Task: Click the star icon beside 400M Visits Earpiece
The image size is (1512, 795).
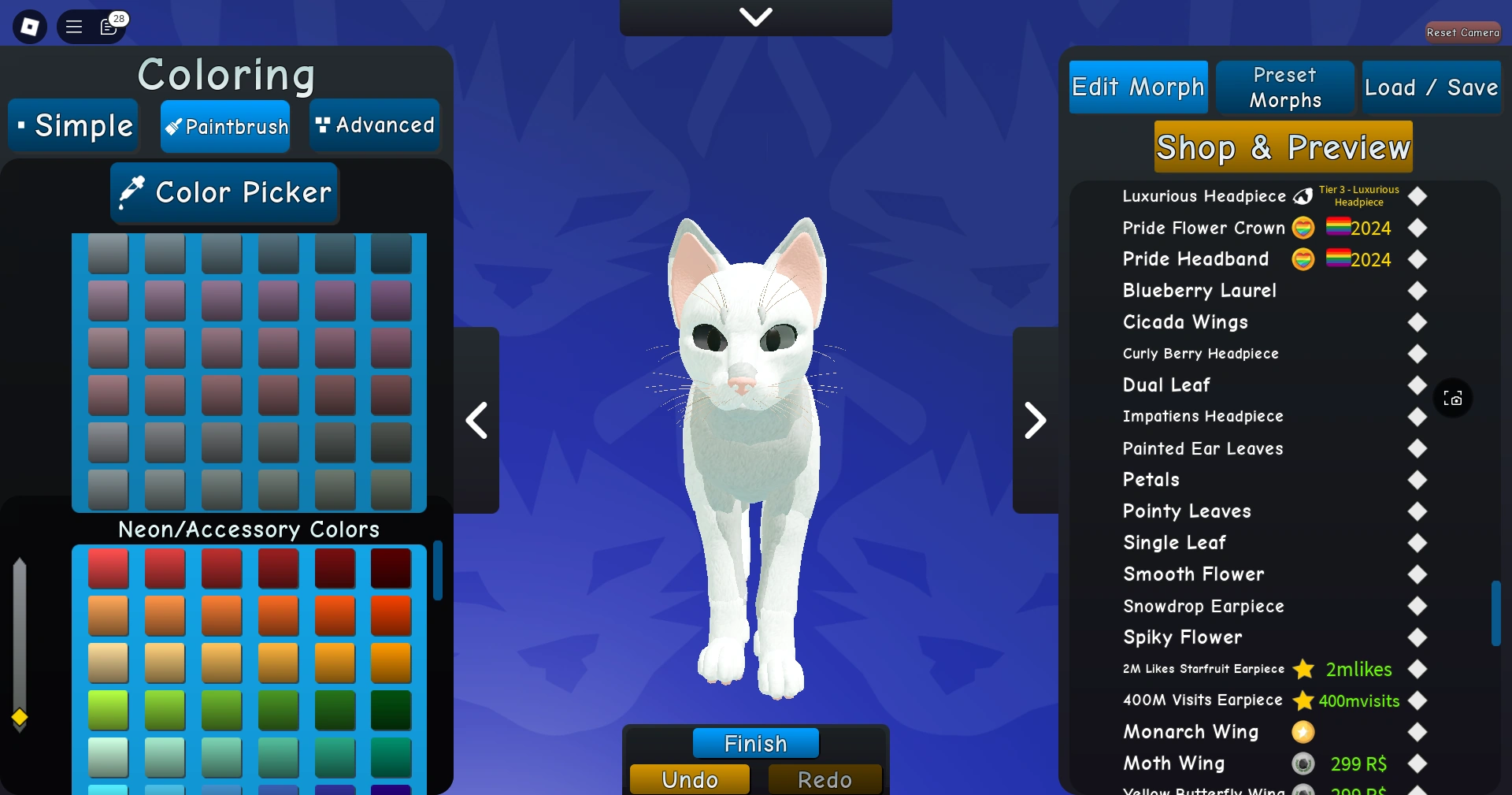Action: pos(1303,700)
